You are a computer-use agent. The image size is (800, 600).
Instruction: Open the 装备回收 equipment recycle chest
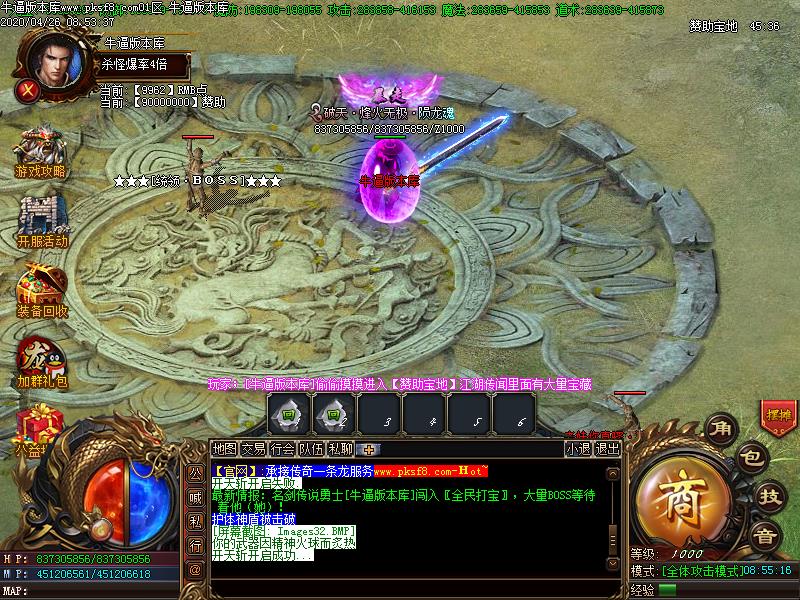tap(42, 290)
